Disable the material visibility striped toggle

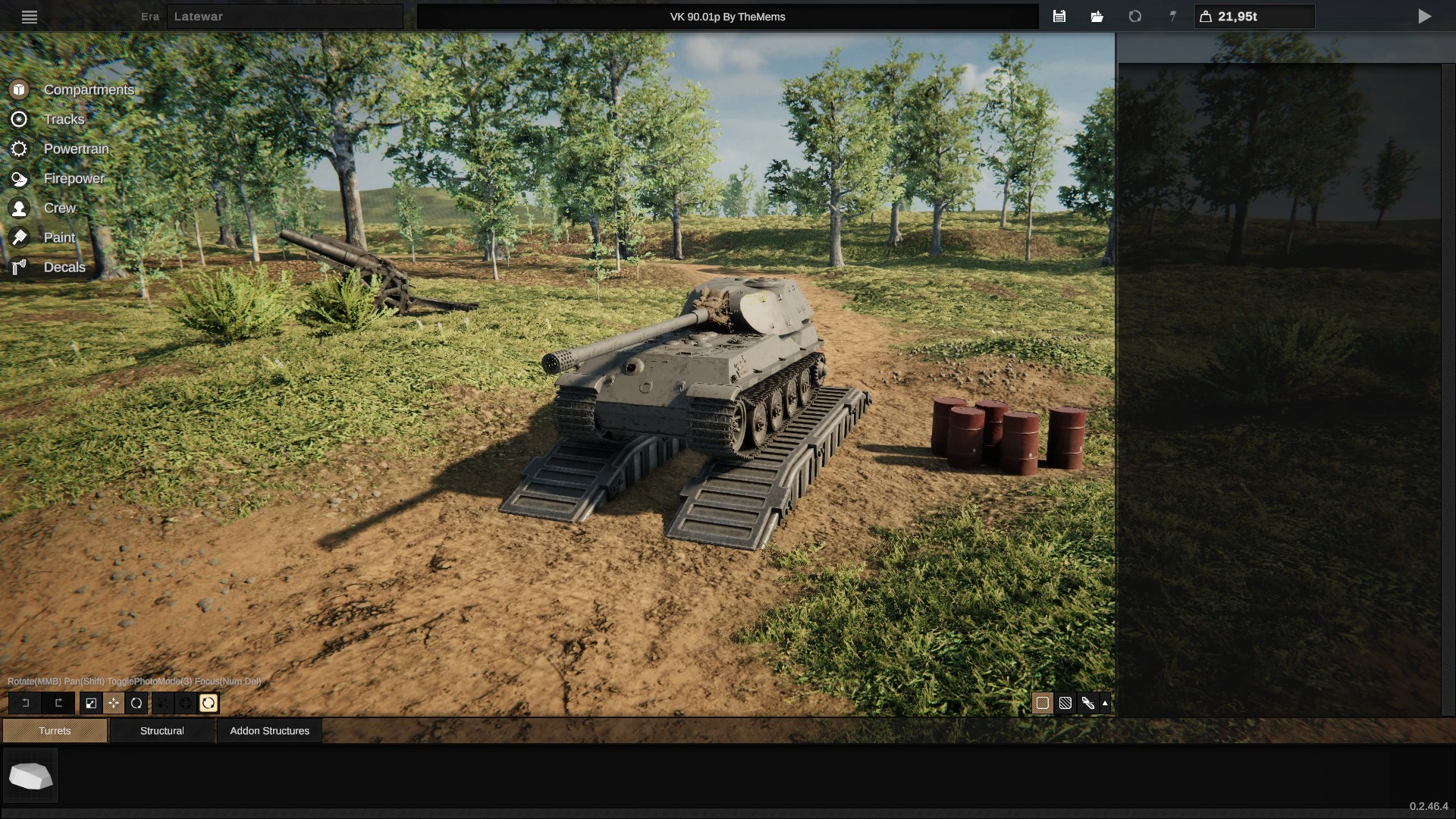tap(1065, 703)
